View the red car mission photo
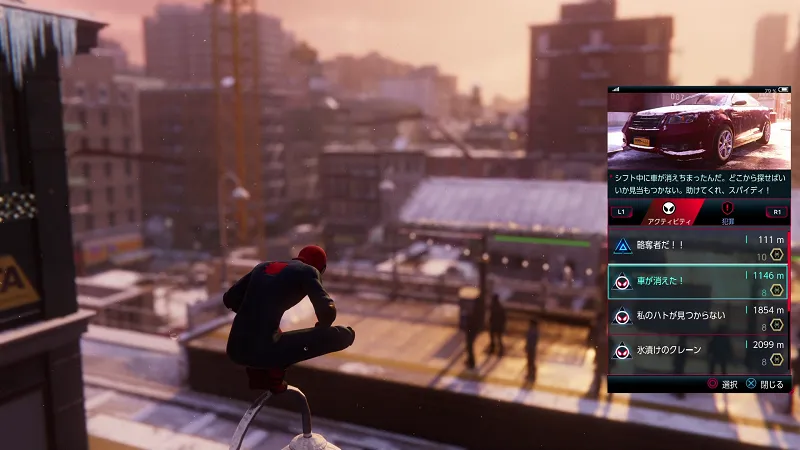Screen dimensions: 800x450 [698, 128]
